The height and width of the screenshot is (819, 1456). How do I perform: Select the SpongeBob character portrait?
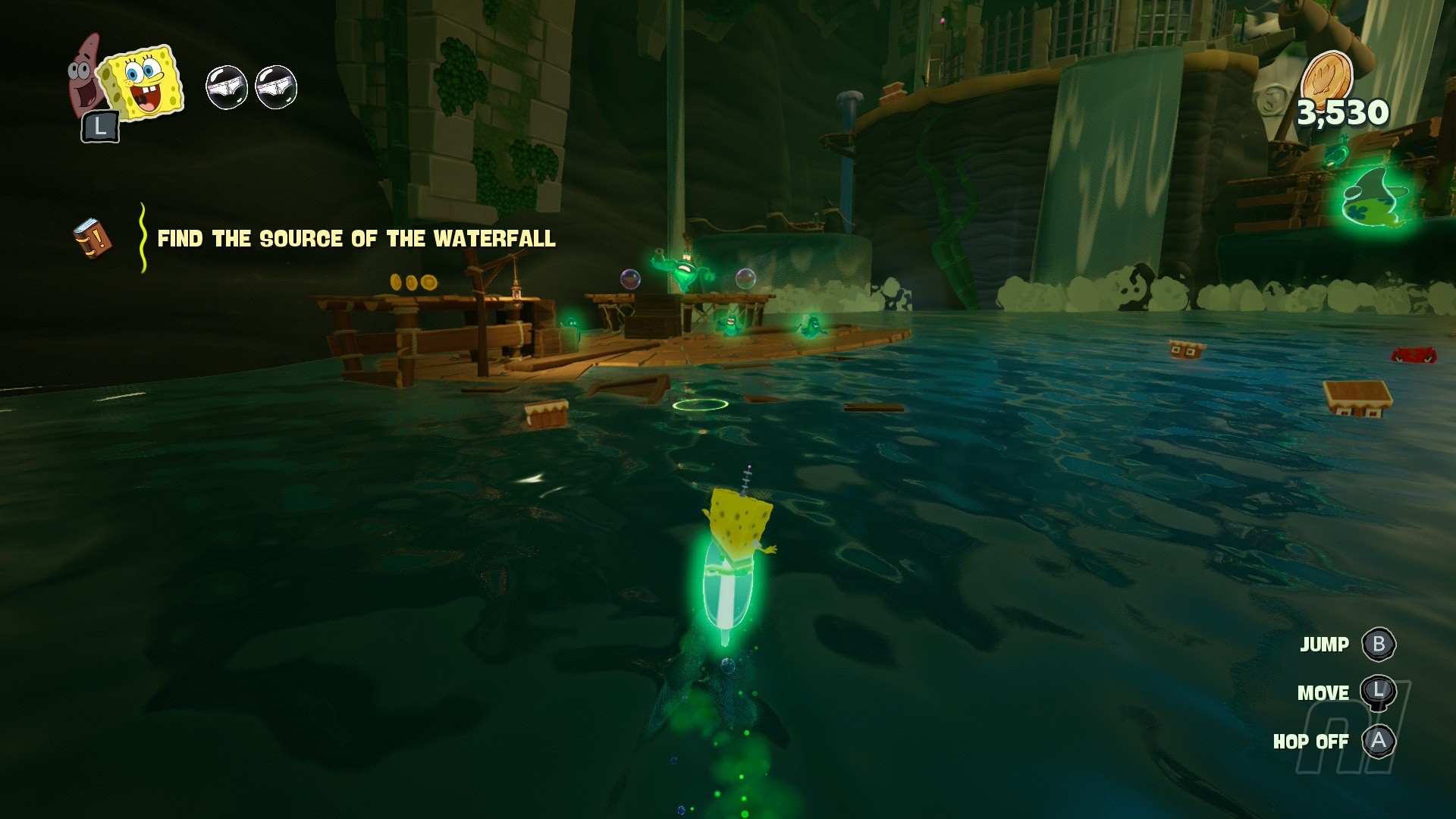pyautogui.click(x=143, y=83)
